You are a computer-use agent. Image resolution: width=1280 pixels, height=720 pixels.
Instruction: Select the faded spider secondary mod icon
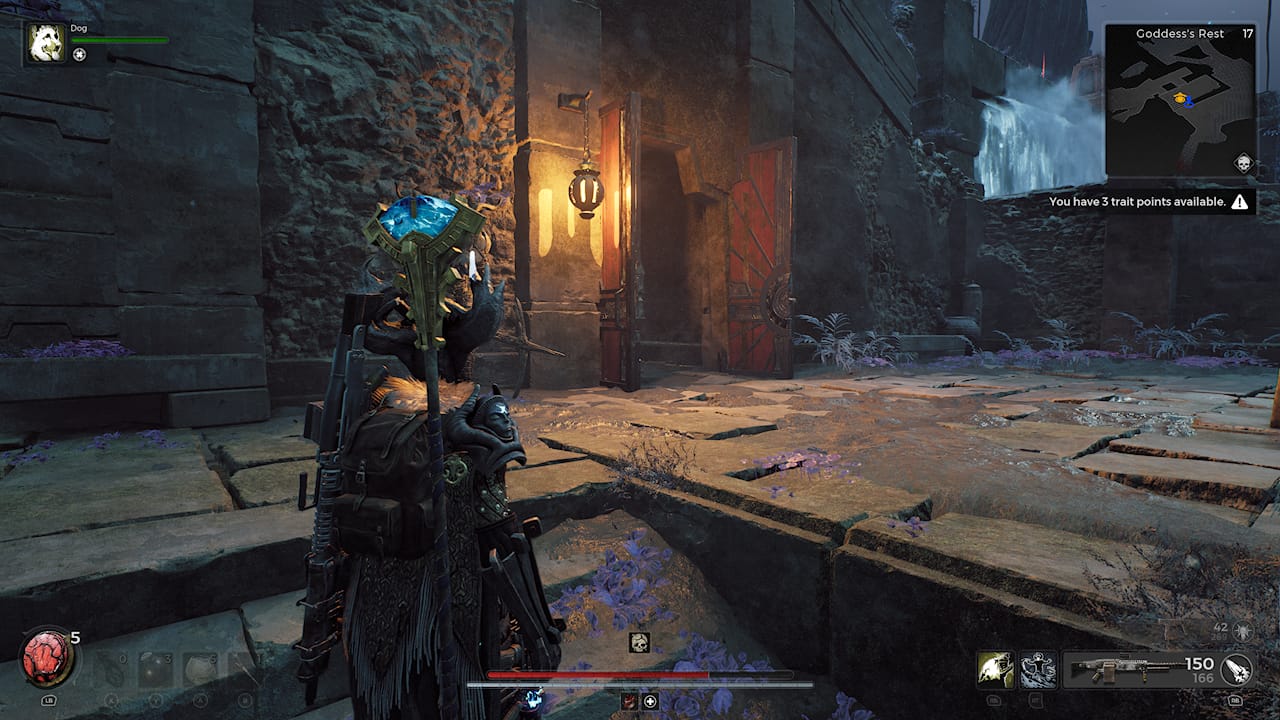[x=1243, y=629]
